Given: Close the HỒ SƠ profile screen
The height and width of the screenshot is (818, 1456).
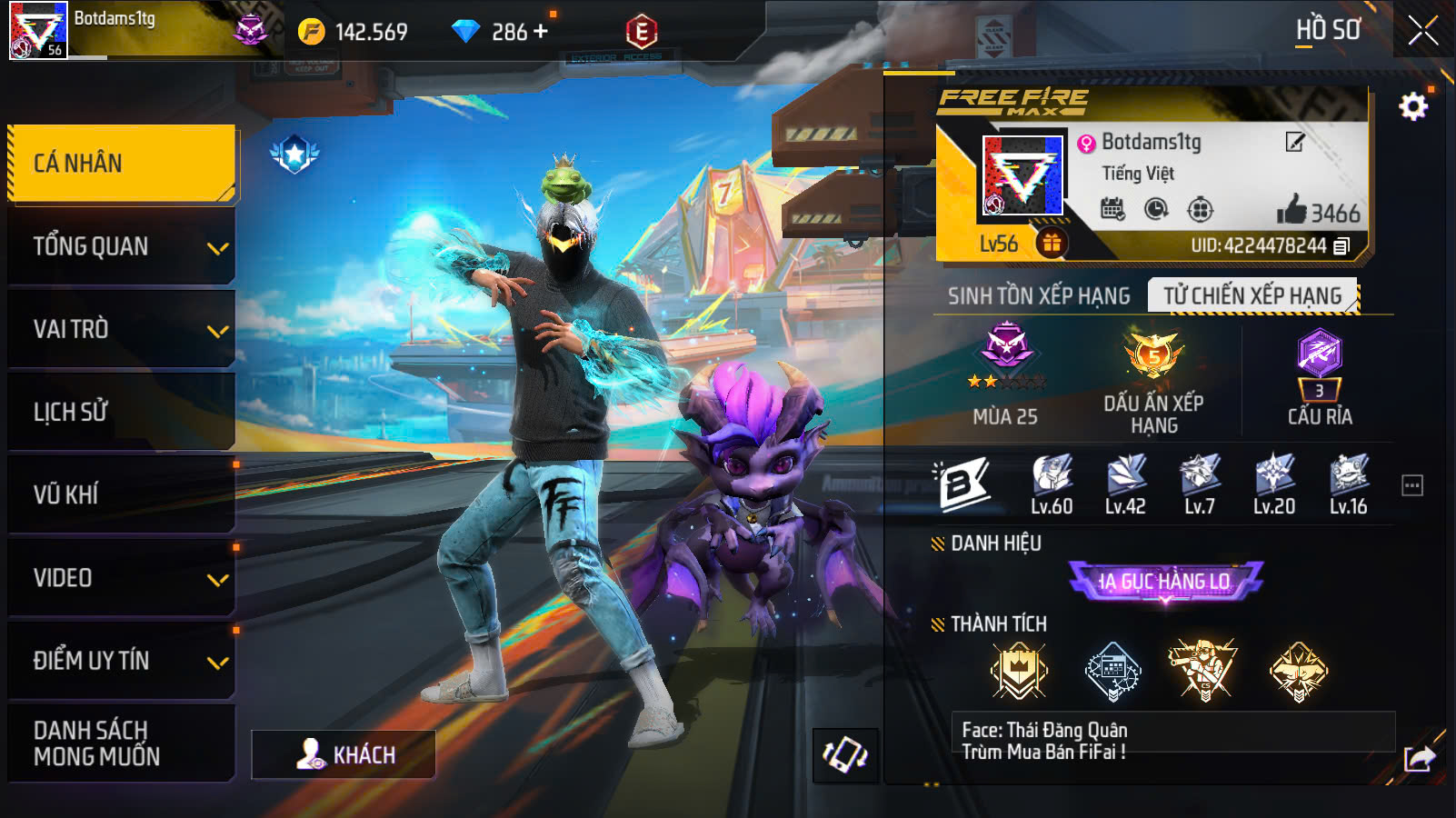Looking at the screenshot, I should (1422, 31).
